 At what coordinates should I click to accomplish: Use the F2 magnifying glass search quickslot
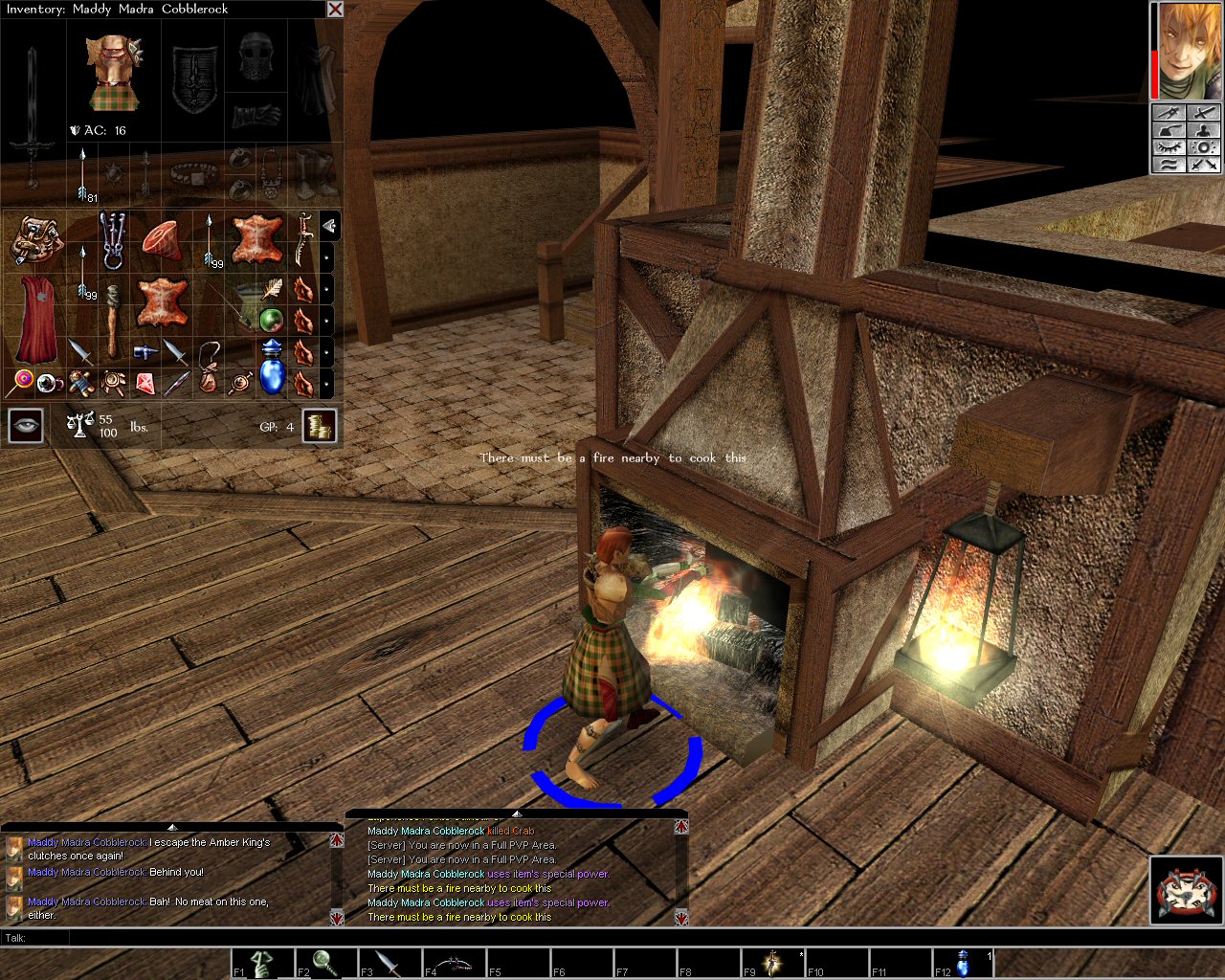pos(326,963)
